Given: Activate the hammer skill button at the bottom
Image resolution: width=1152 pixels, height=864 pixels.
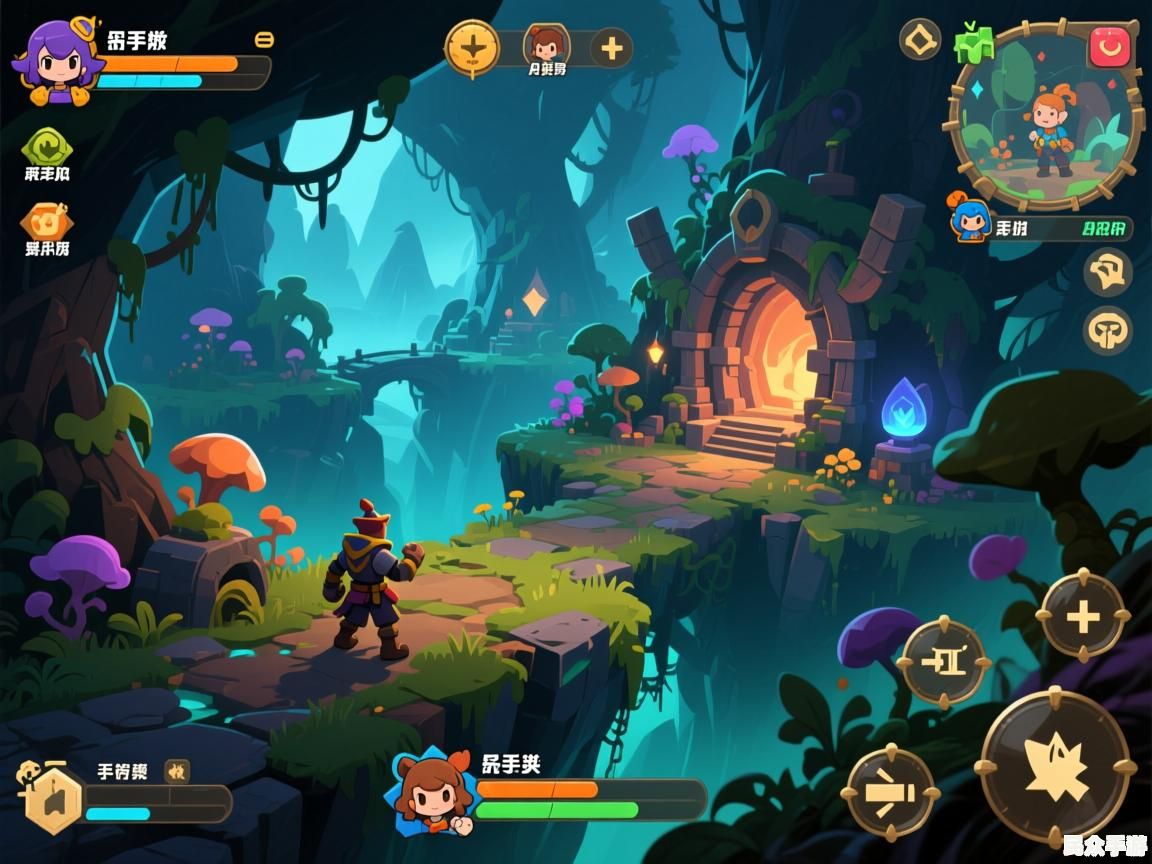Looking at the screenshot, I should click(x=891, y=793).
